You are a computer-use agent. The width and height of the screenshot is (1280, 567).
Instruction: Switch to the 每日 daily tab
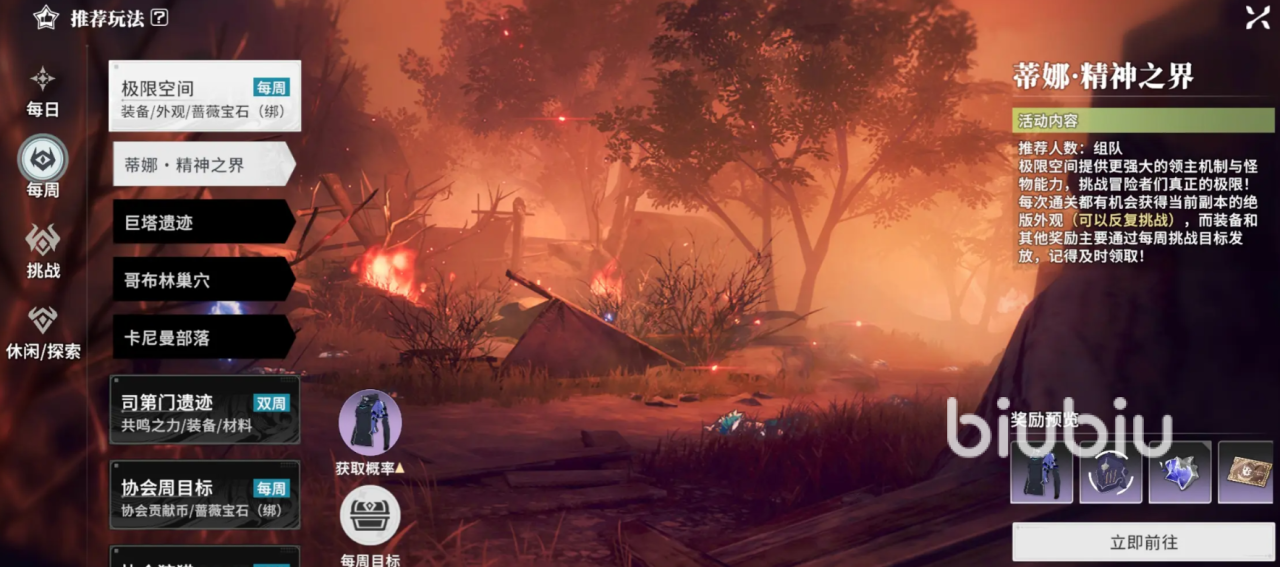(x=42, y=90)
